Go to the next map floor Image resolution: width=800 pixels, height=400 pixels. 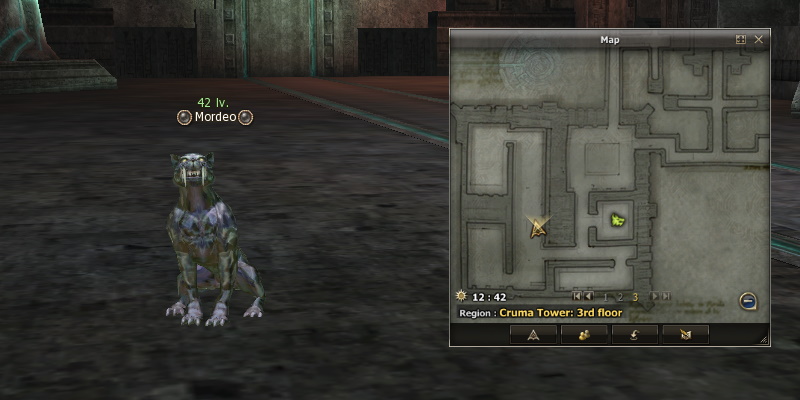pyautogui.click(x=654, y=297)
